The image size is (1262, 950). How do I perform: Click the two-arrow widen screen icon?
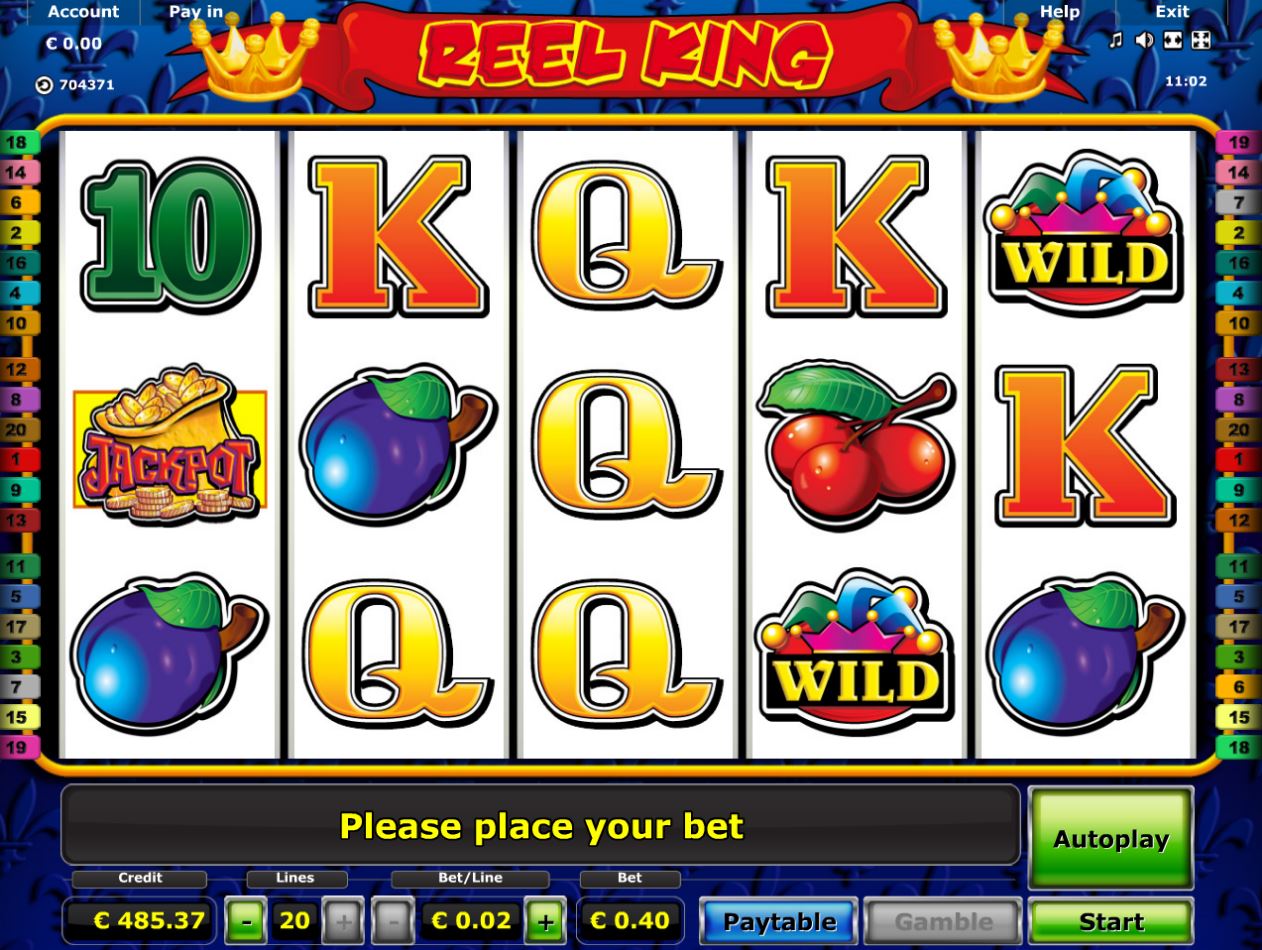[1173, 40]
